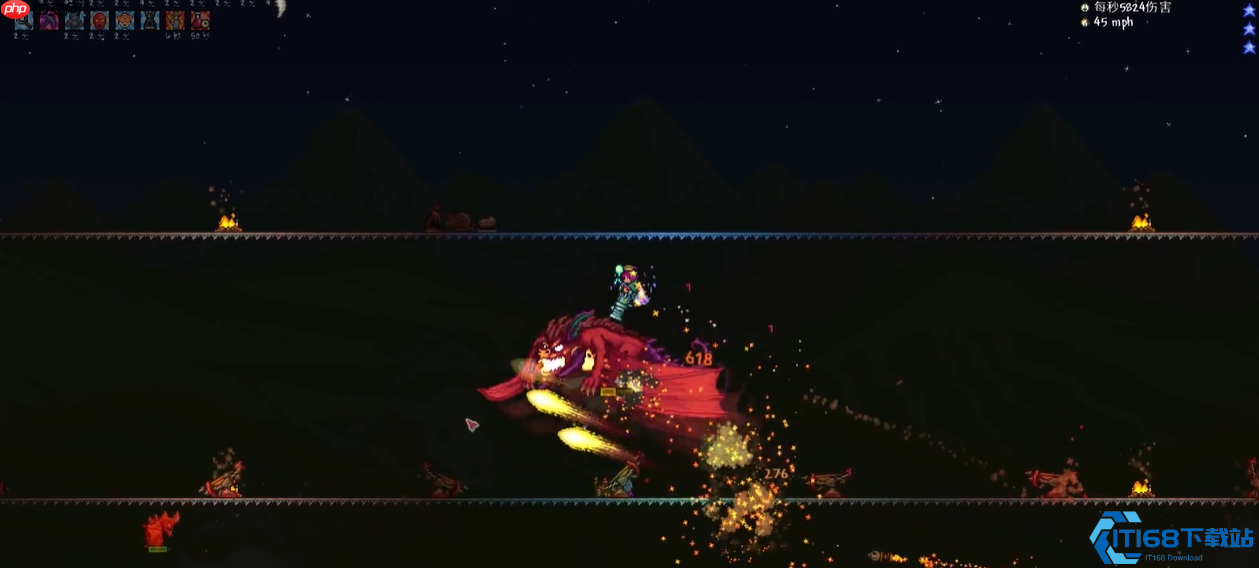Screen dimensions: 1259x568
Task: Click the red mask buff icon
Action: click(x=99, y=19)
